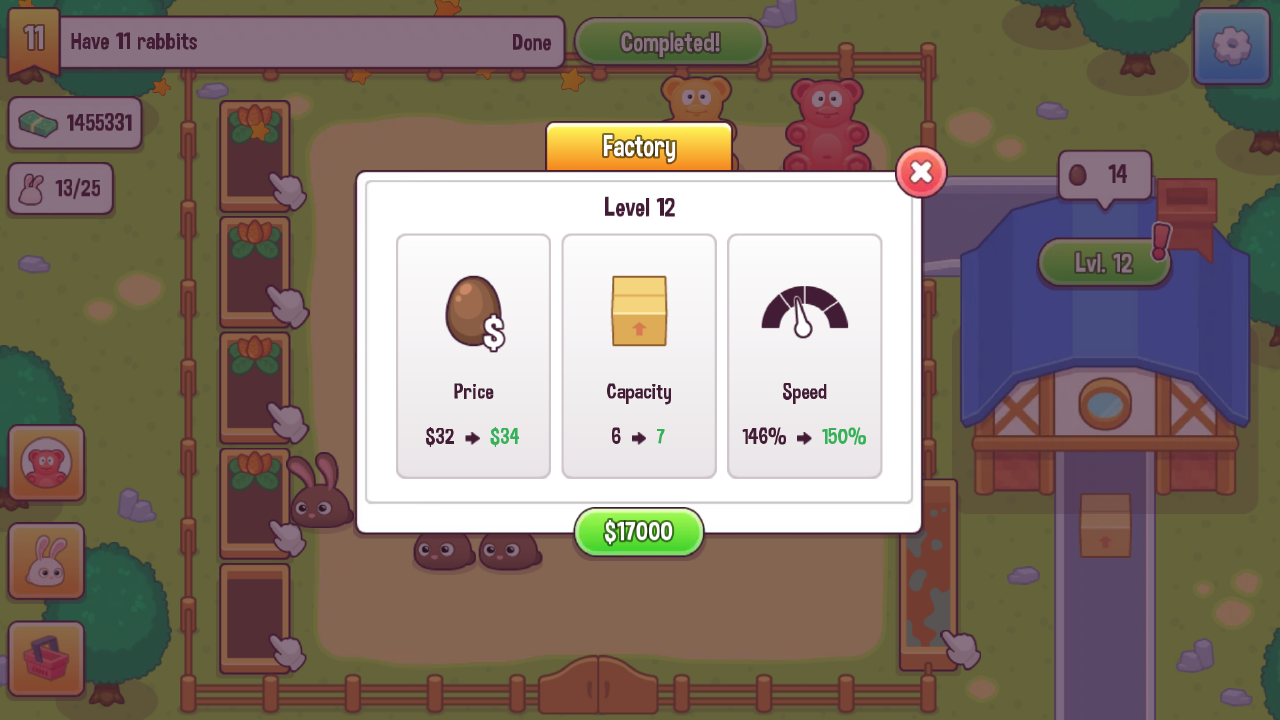Screen dimensions: 1280x720
Task: Select the Speed upgrade card
Action: (x=804, y=355)
